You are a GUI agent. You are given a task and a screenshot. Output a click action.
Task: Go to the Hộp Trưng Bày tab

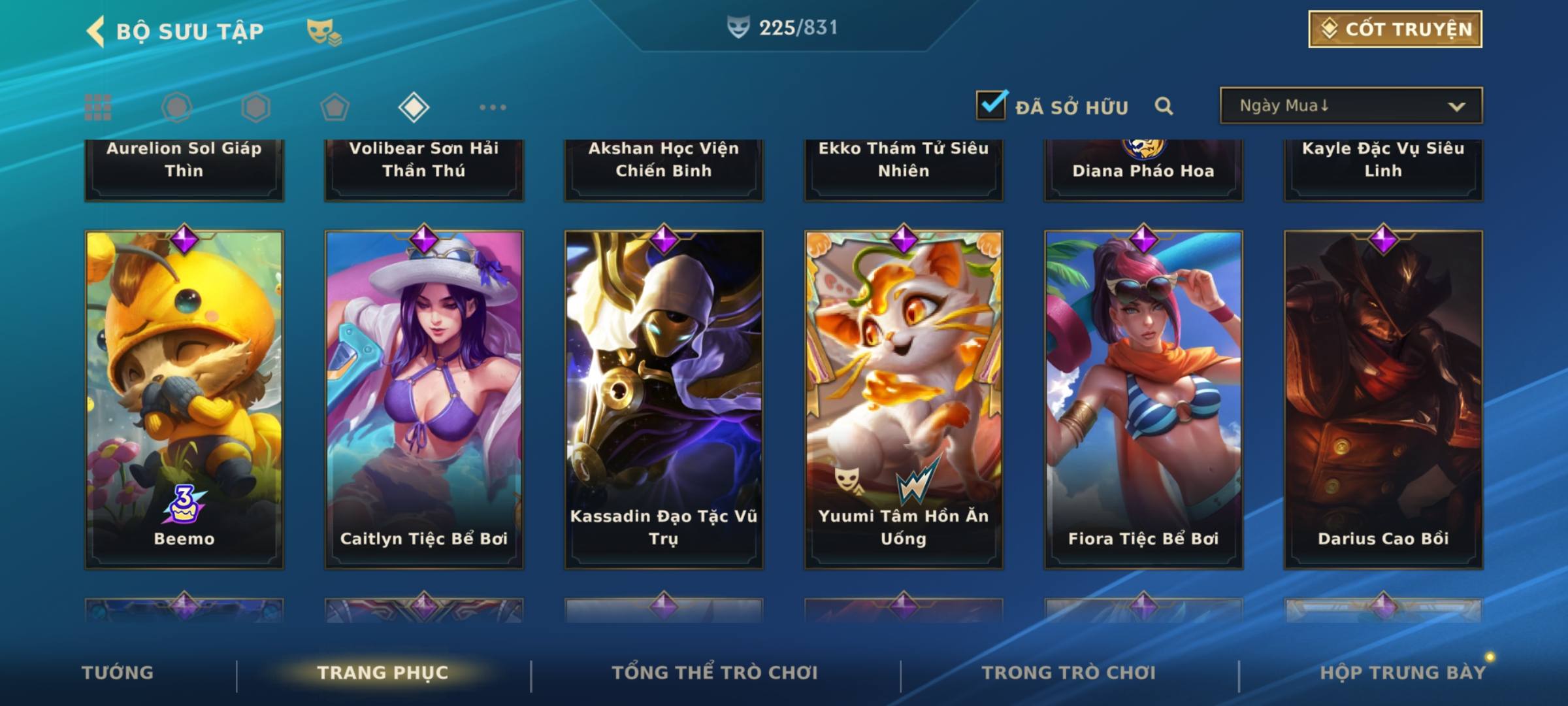click(1402, 673)
